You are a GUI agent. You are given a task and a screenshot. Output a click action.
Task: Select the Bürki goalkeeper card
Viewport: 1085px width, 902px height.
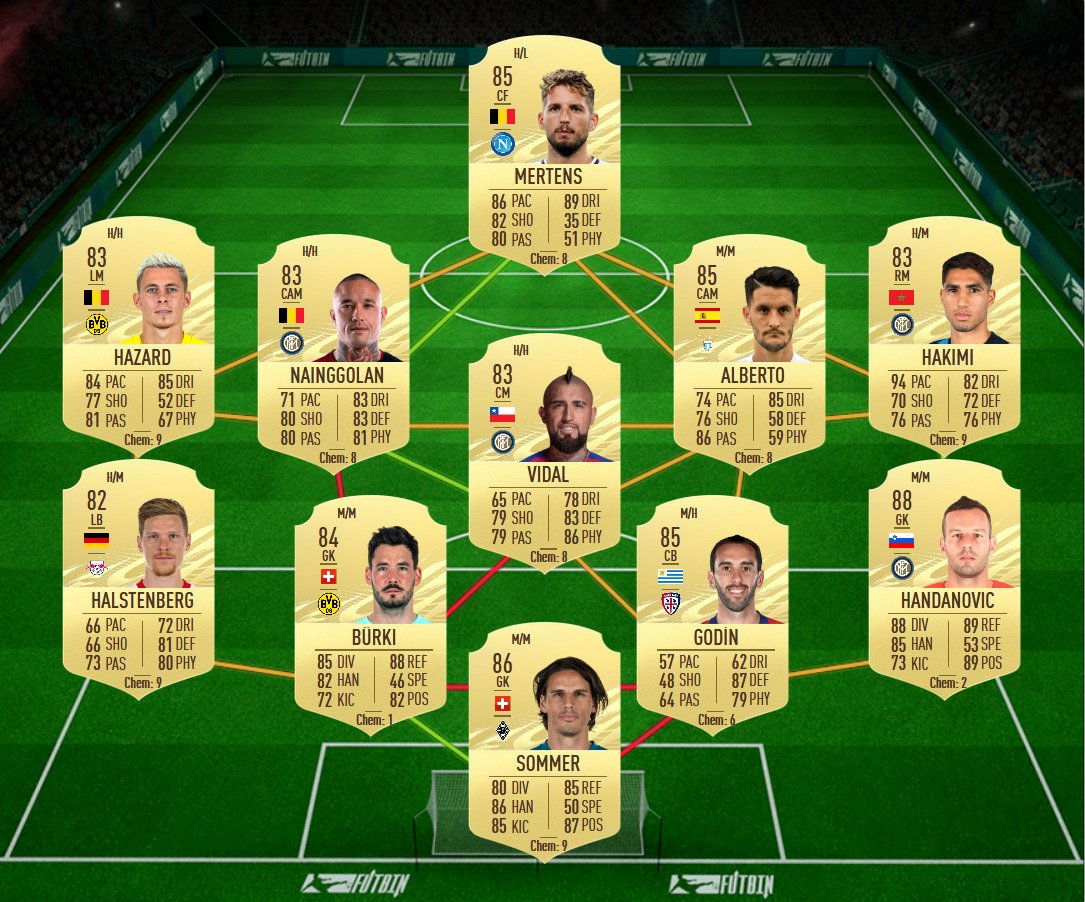pos(370,612)
